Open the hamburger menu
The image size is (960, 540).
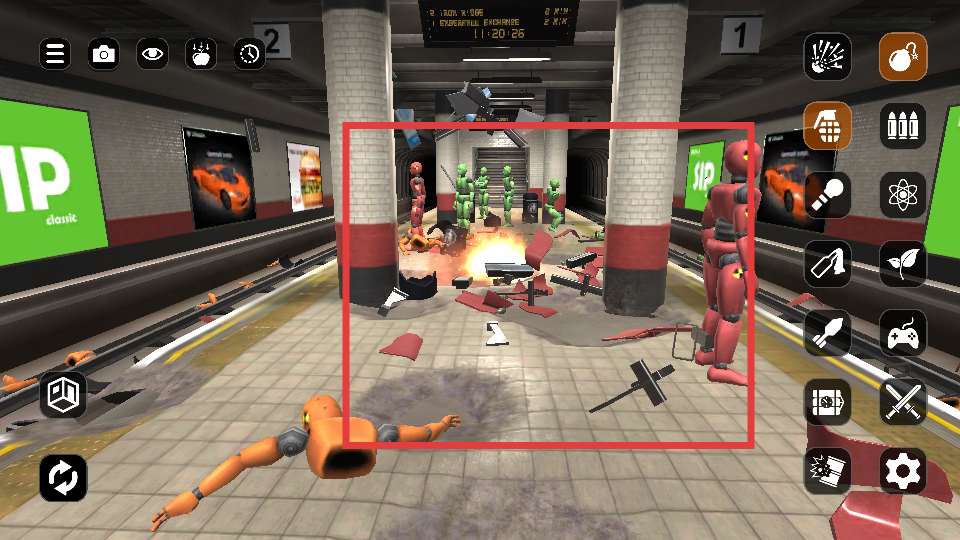pyautogui.click(x=56, y=54)
